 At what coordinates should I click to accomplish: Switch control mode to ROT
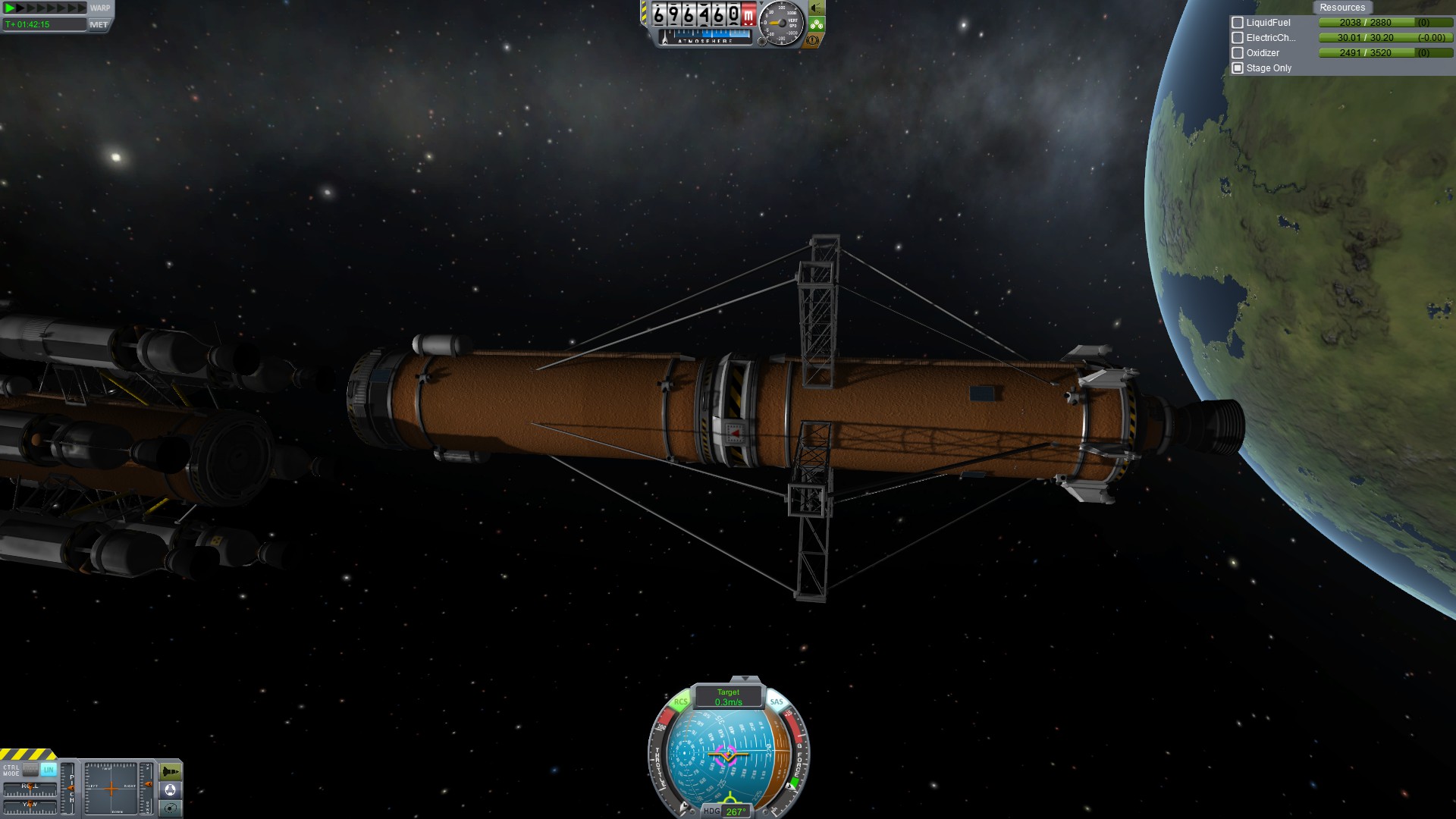point(30,769)
